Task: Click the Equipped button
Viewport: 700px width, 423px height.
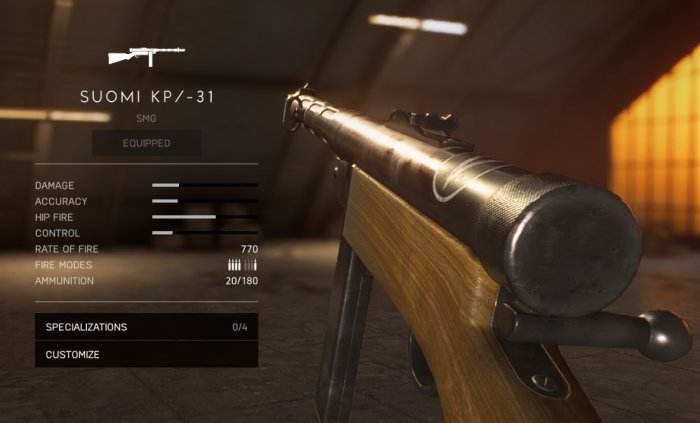Action: [146, 143]
